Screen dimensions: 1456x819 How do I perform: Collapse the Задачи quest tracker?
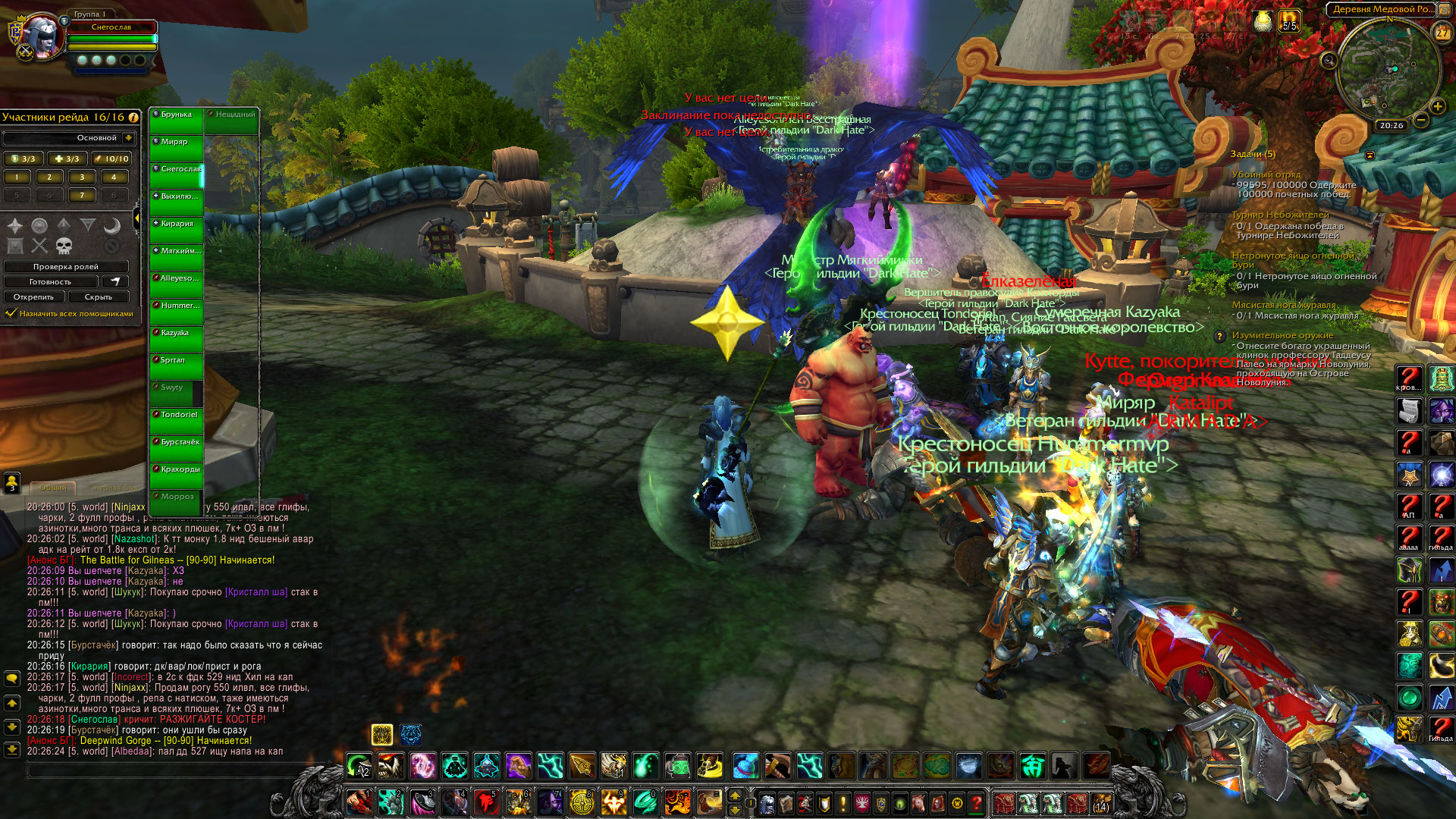tap(1370, 155)
